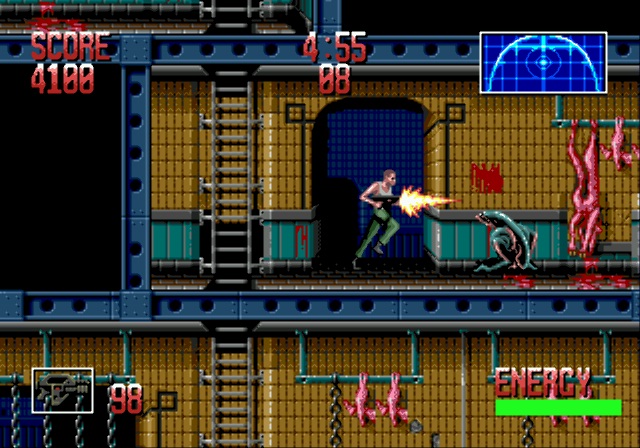Select the pulse rifle weapon icon
Screen dimensions: 640x448
coord(62,391)
